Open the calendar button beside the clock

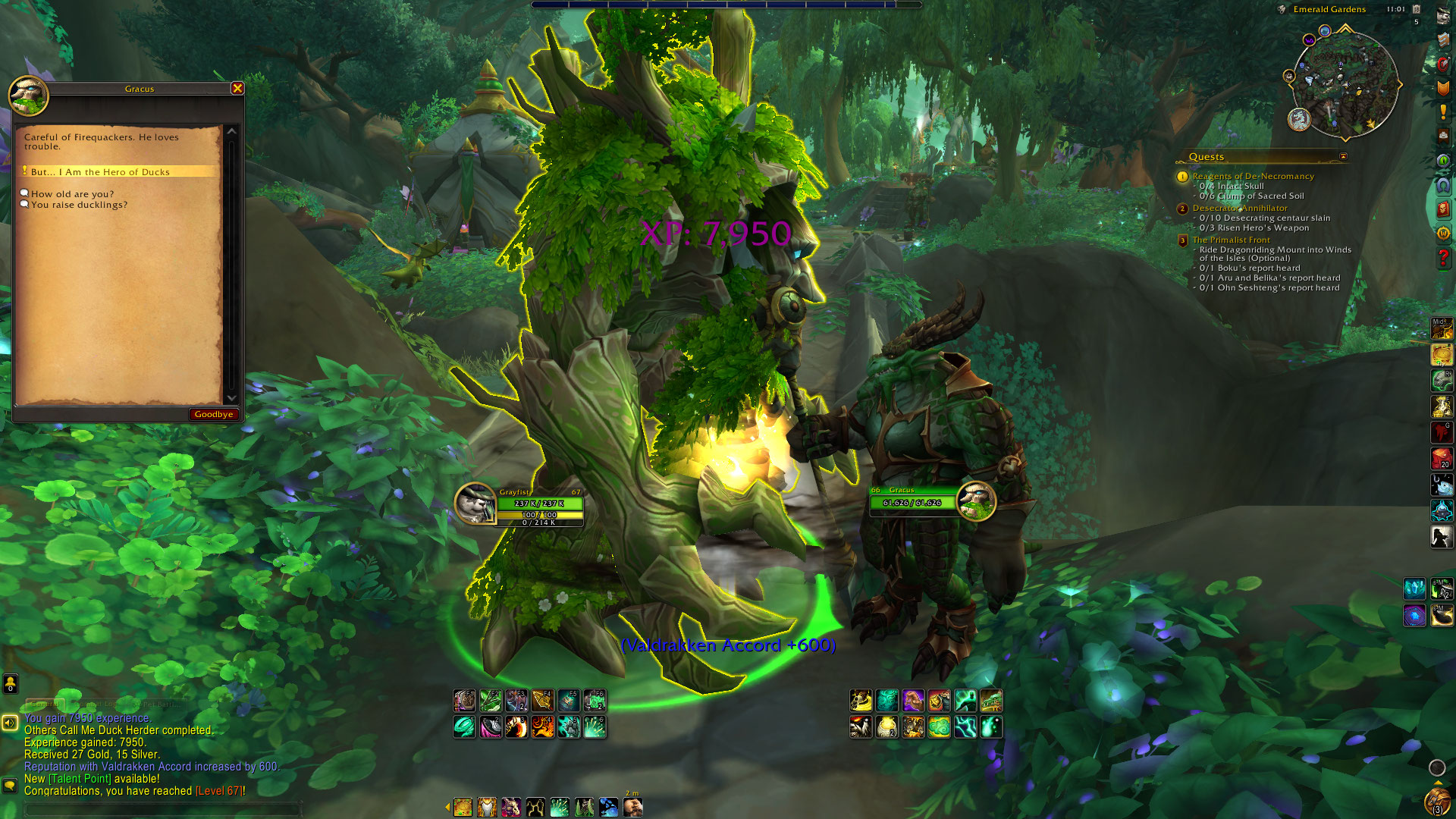coord(1416,9)
